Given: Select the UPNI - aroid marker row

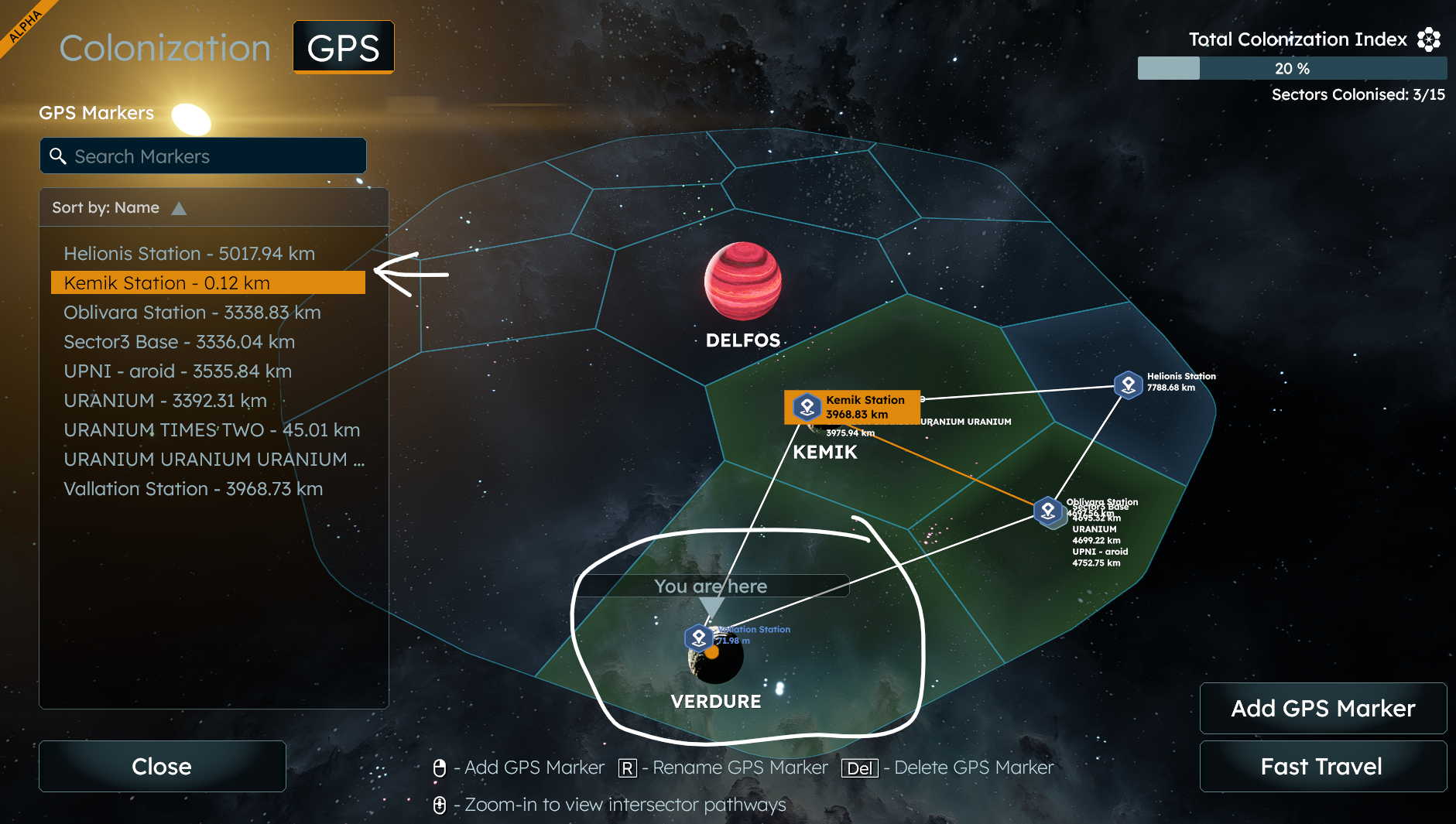Looking at the screenshot, I should point(177,371).
